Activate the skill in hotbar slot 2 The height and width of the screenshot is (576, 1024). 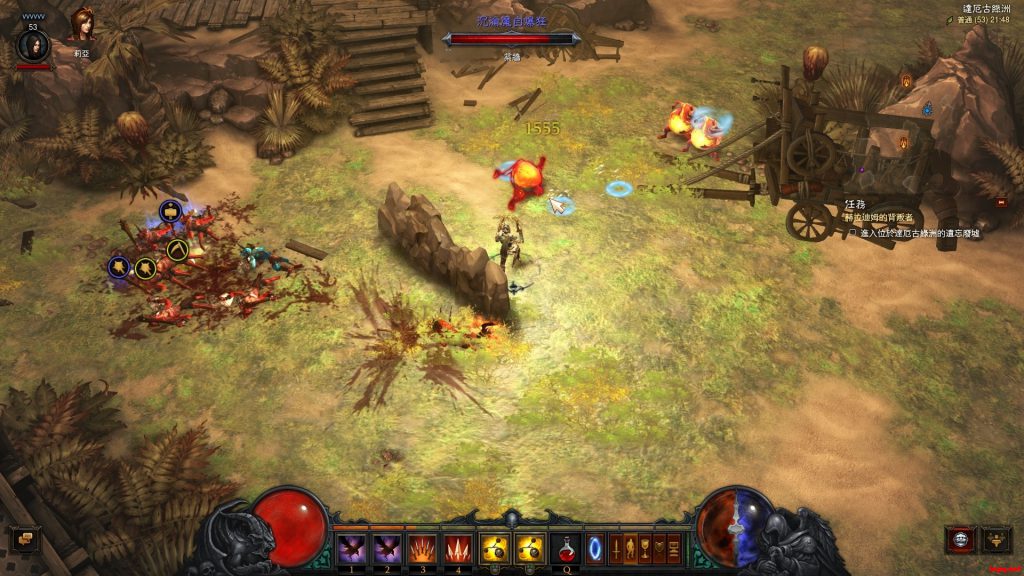(387, 548)
